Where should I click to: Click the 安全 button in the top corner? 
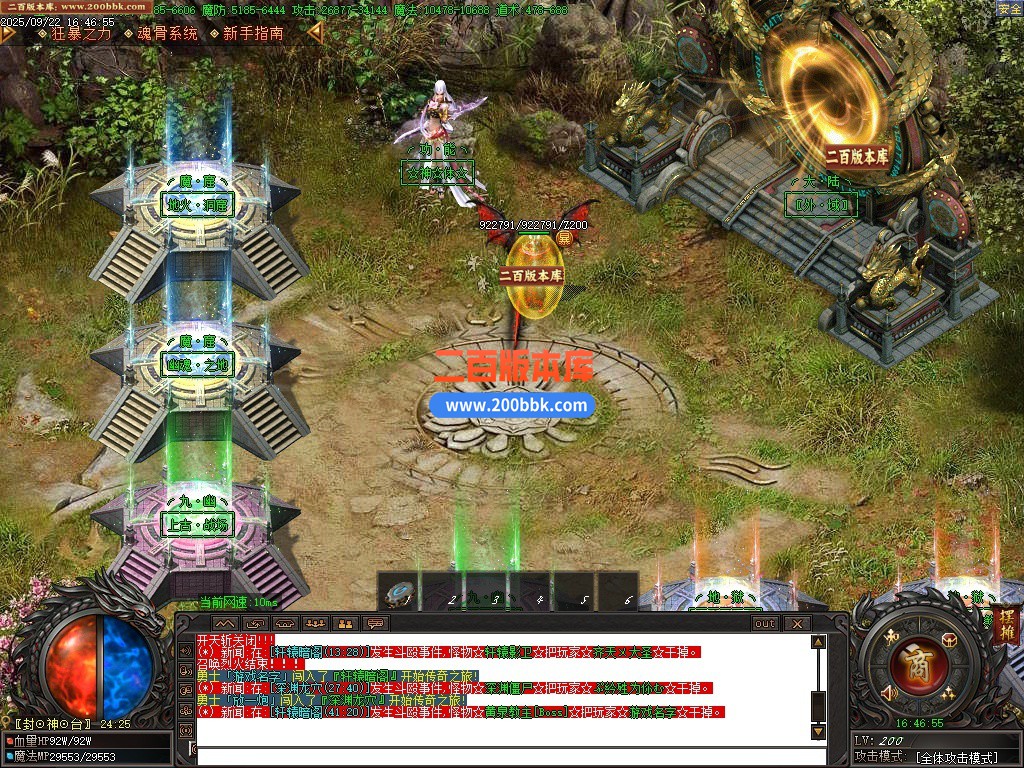[1009, 9]
